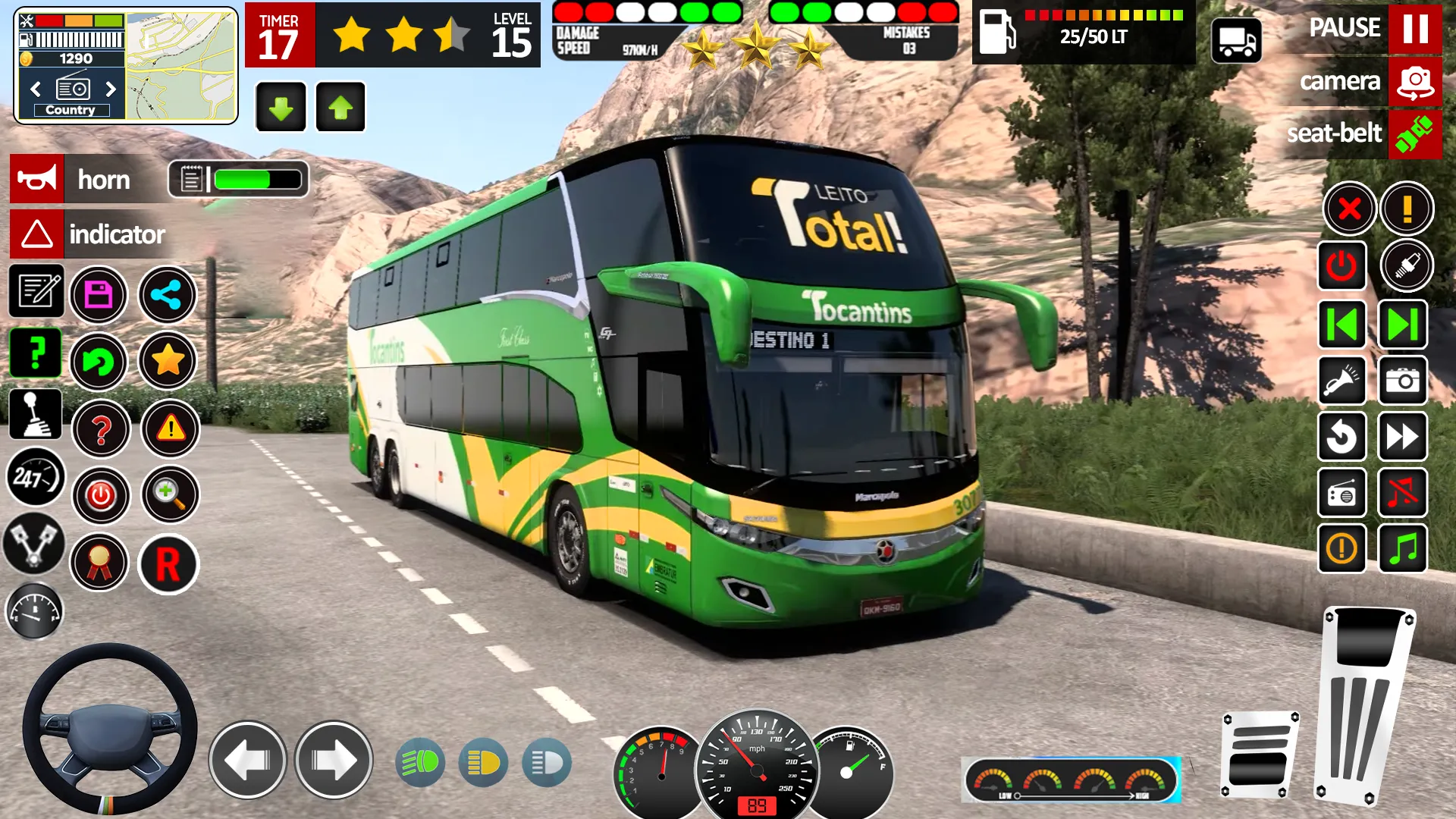The height and width of the screenshot is (819, 1456).
Task: Toggle the green high-beam headlights
Action: tap(420, 762)
